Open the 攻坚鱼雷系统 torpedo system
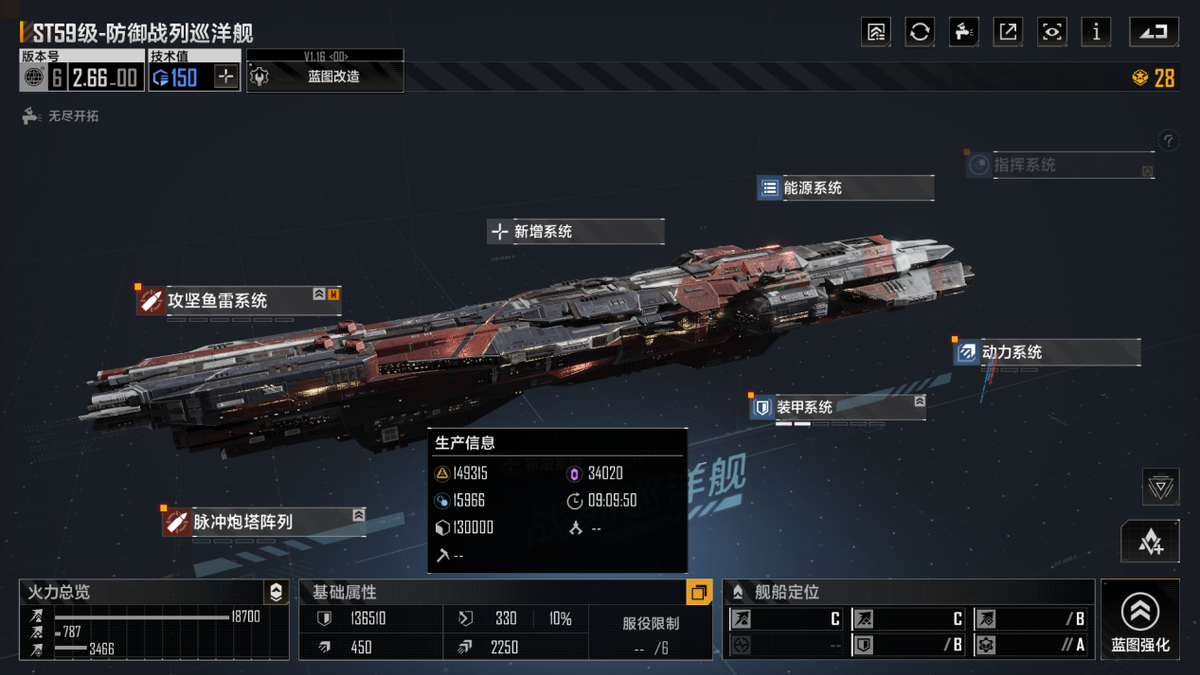 point(238,300)
